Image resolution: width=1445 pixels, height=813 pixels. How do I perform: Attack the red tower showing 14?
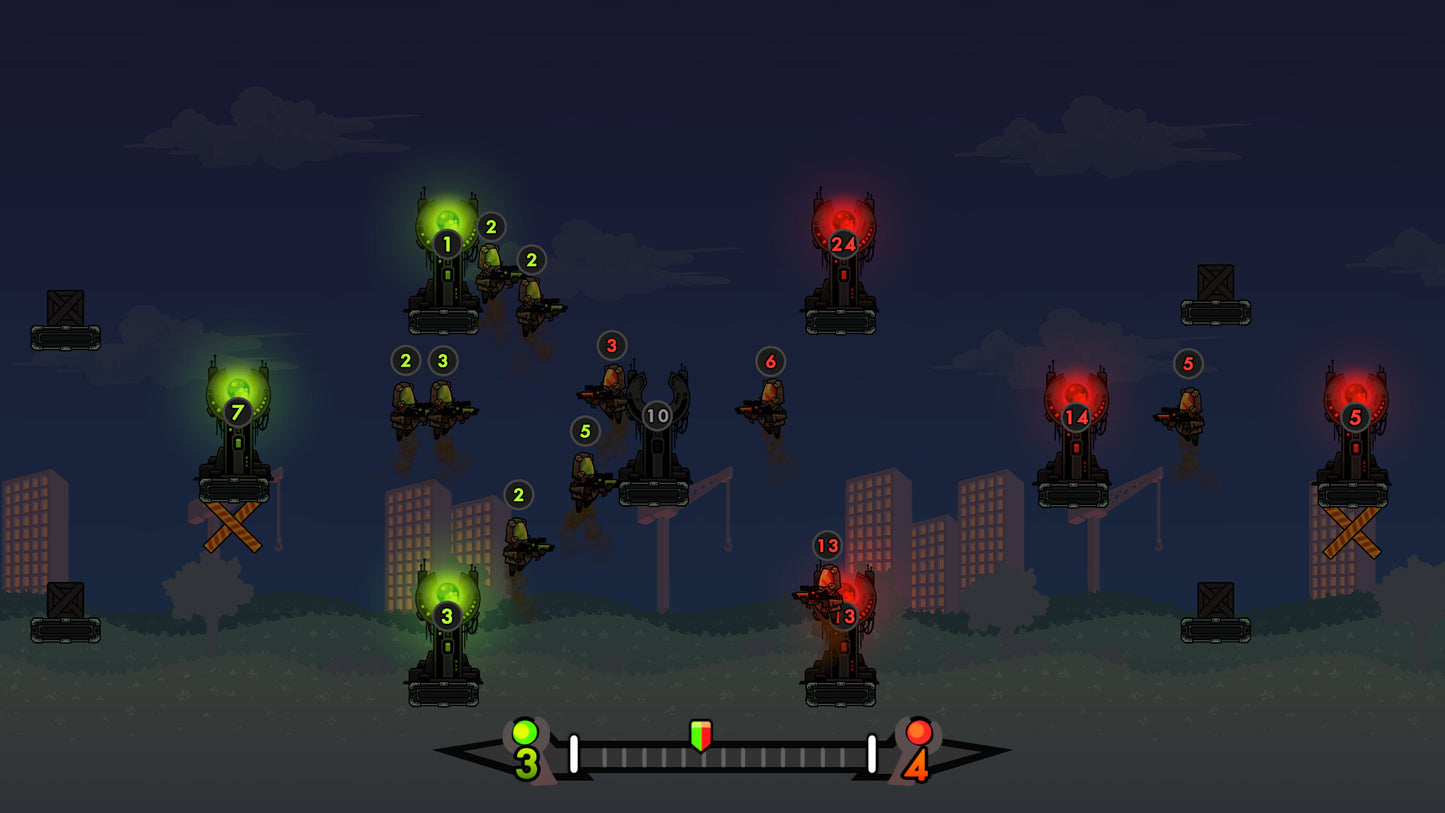[1075, 437]
